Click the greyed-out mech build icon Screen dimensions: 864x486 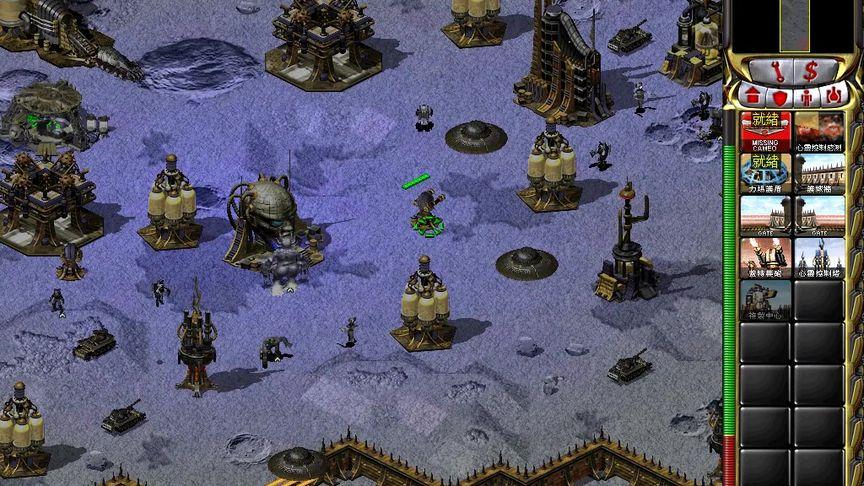coord(765,300)
